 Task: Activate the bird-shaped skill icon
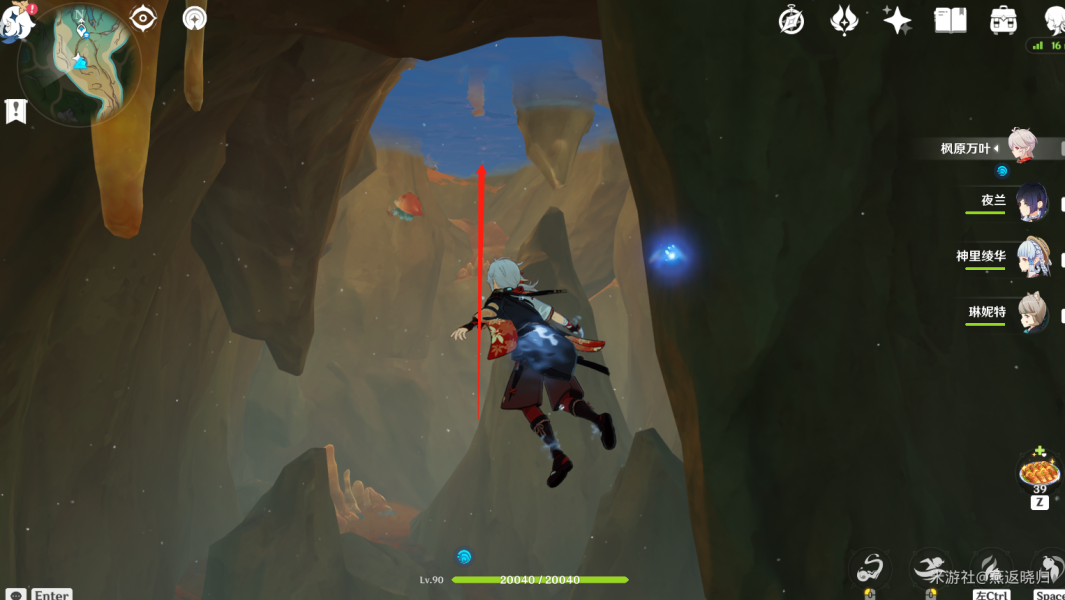point(931,568)
